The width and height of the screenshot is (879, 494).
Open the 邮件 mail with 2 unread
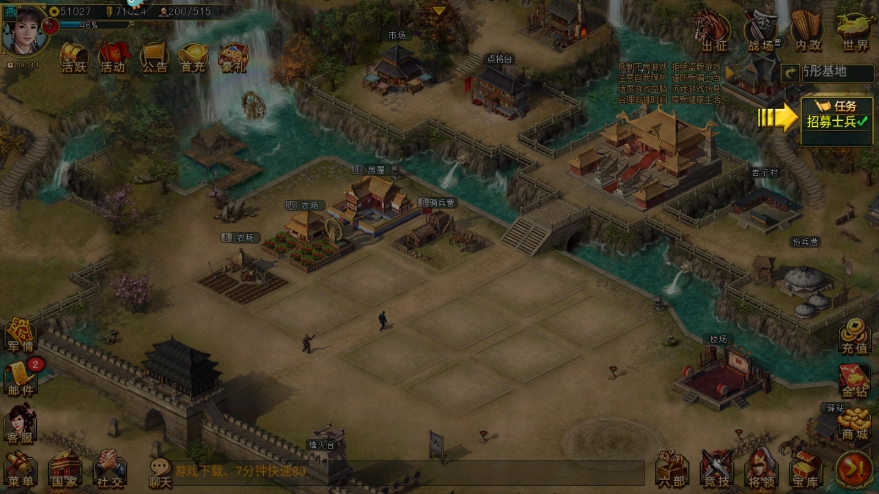20,376
